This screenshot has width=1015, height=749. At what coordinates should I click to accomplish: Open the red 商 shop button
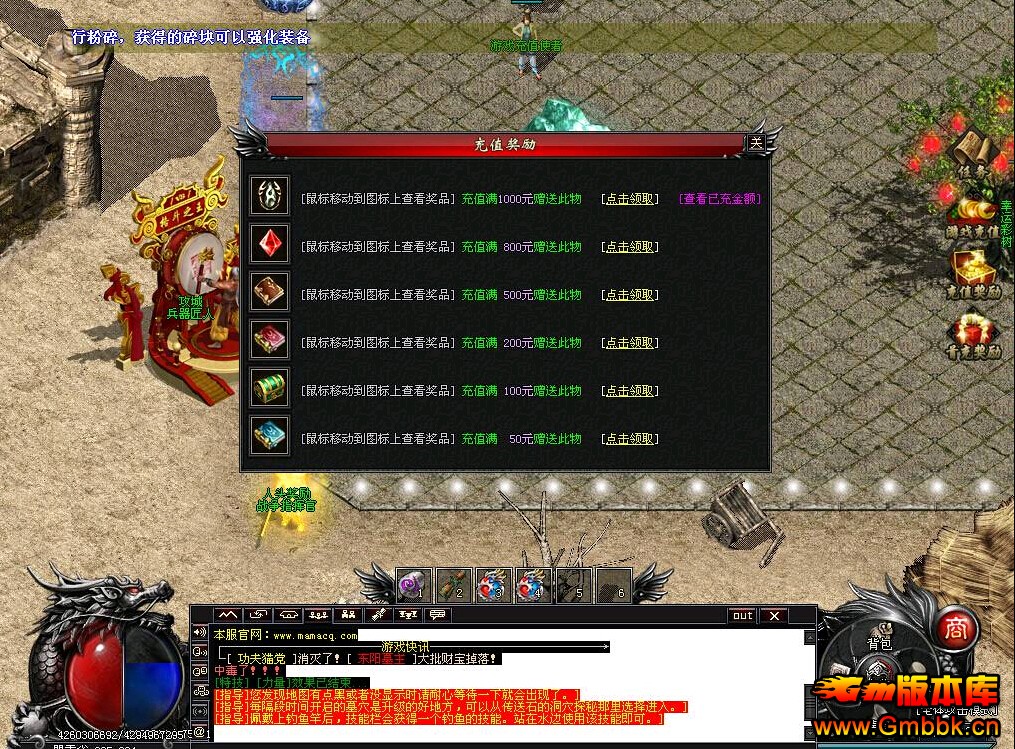pyautogui.click(x=957, y=627)
